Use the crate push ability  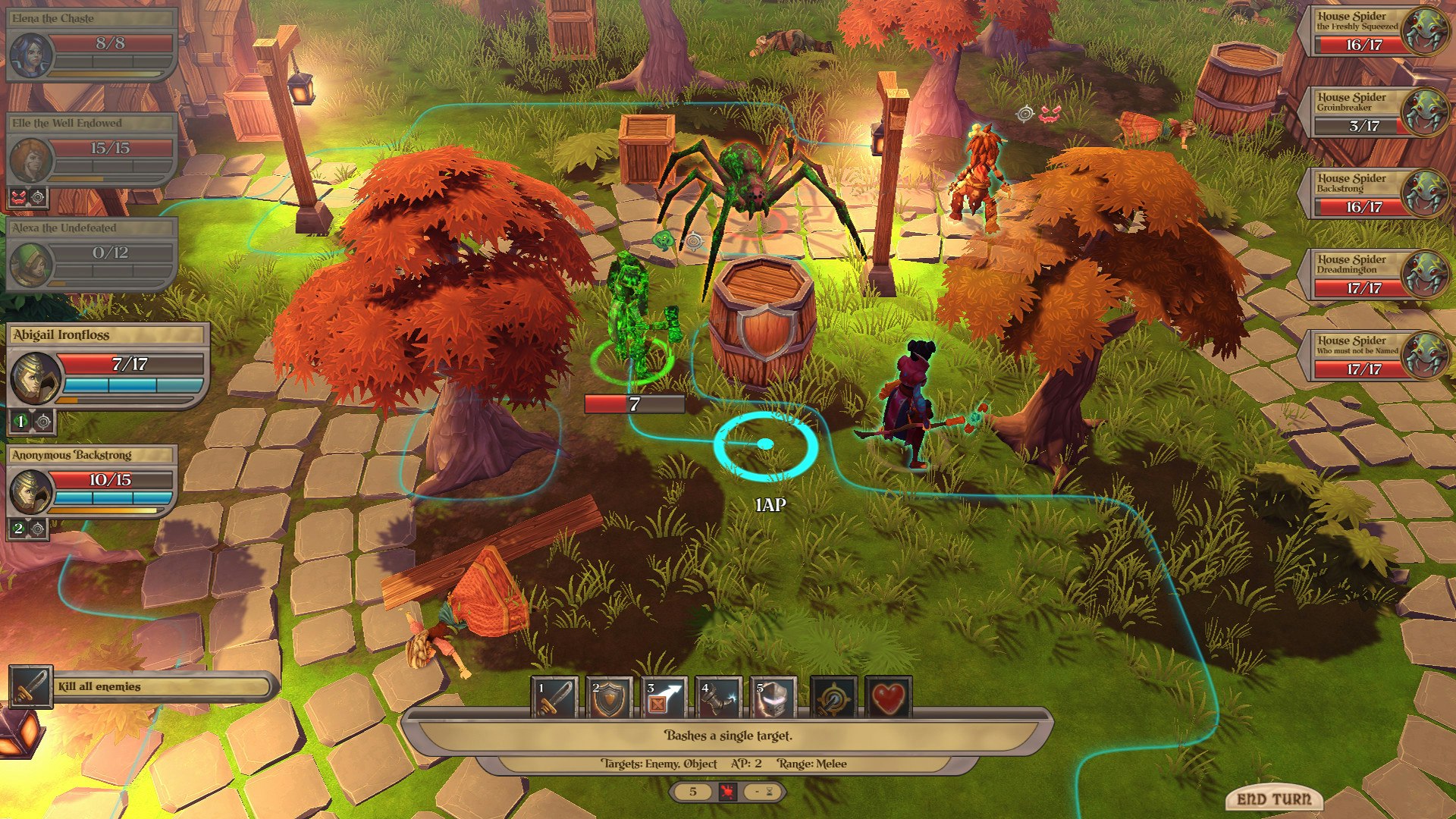point(664,698)
